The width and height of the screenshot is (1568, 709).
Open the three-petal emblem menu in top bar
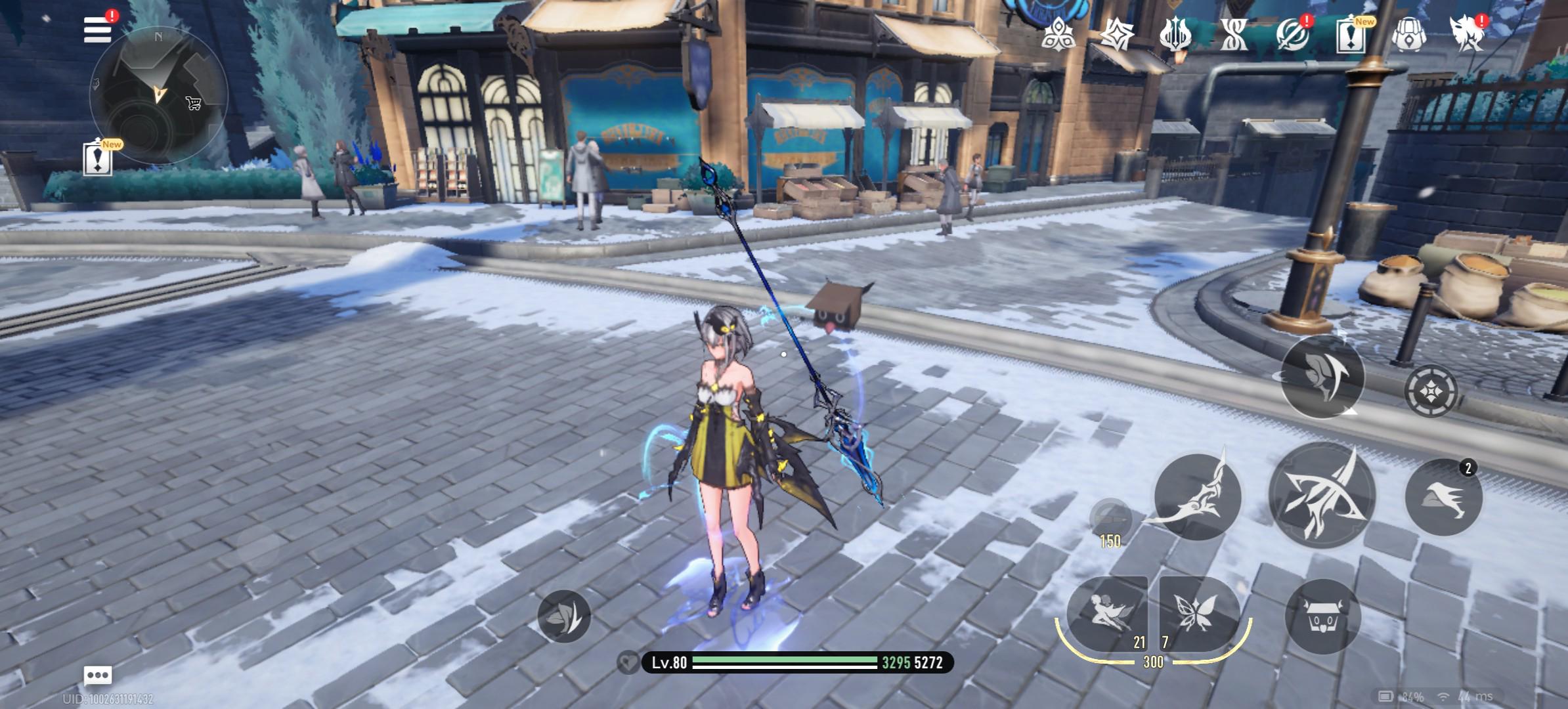[x=1058, y=33]
